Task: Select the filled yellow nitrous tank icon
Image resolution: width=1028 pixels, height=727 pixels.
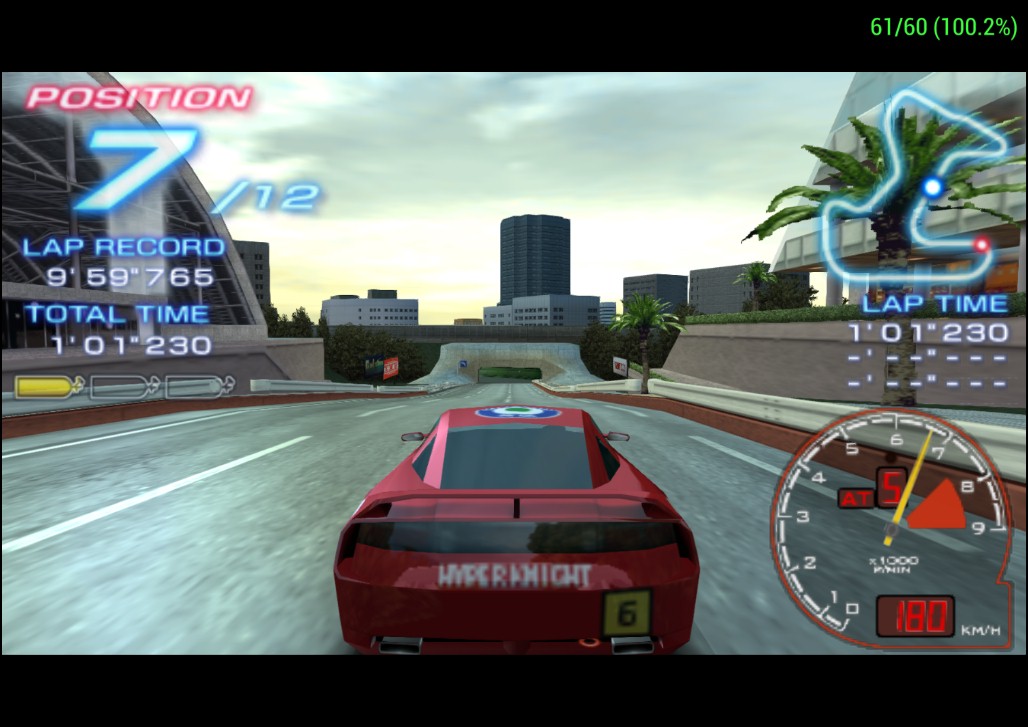Action: (x=49, y=386)
